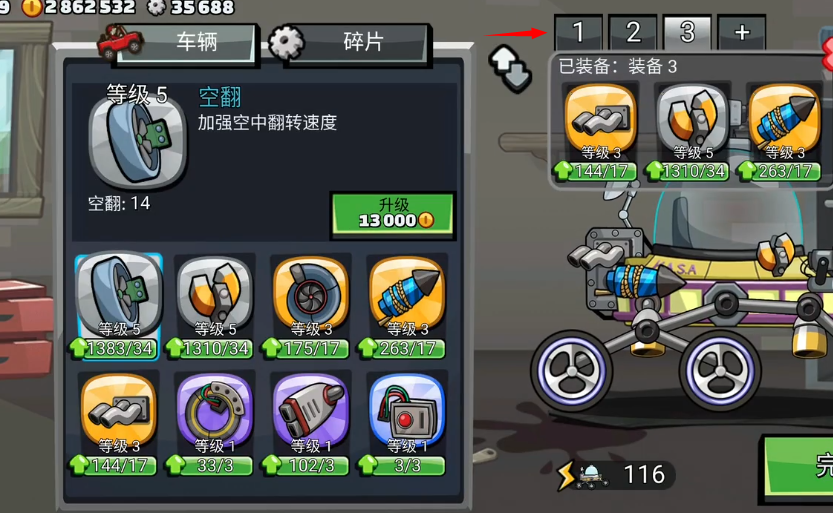This screenshot has height=513, width=833.
Task: Select the purple thruster part at 102/3
Action: pyautogui.click(x=310, y=417)
